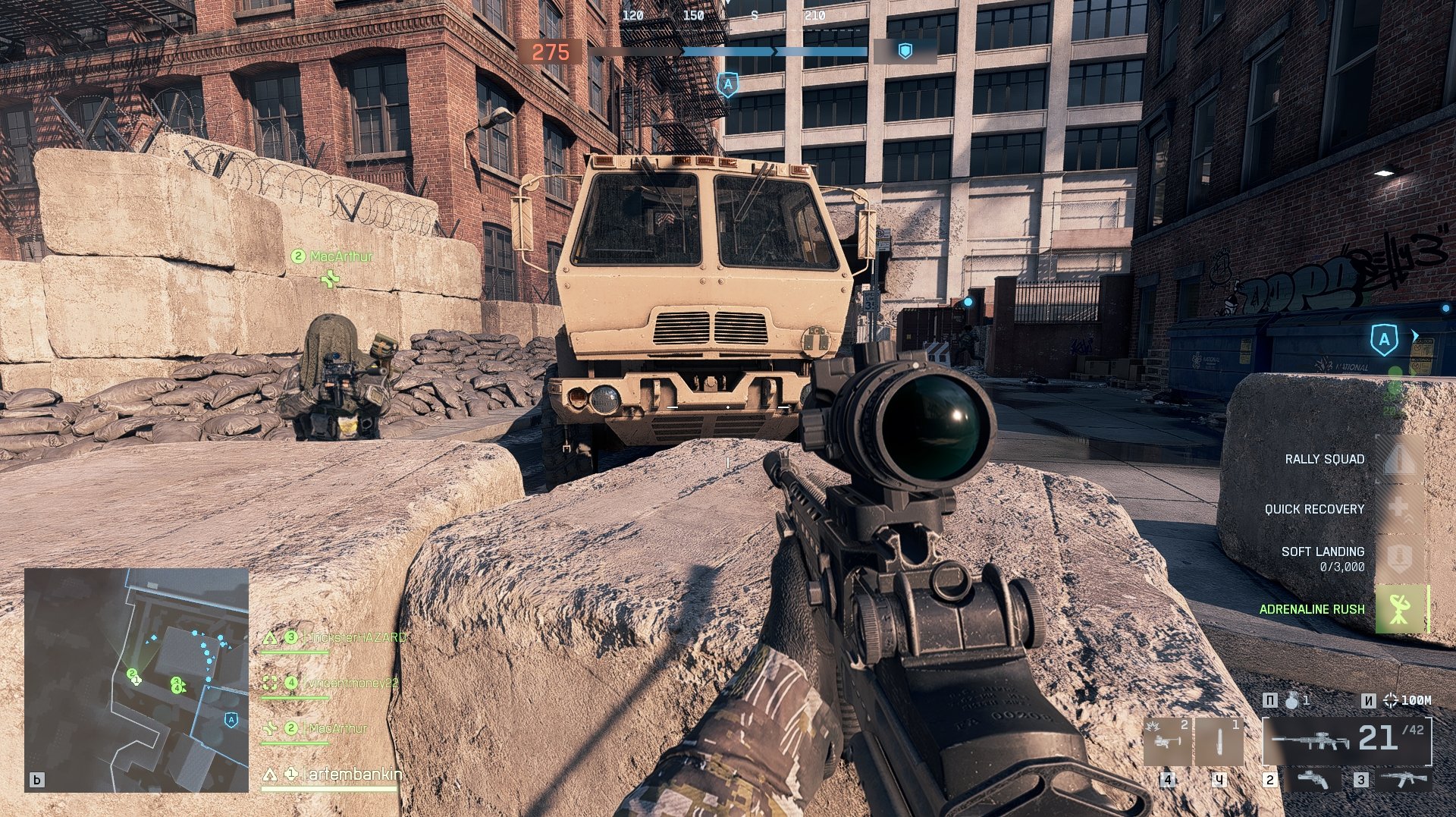Choose MacArthur in the squad list

(337, 728)
